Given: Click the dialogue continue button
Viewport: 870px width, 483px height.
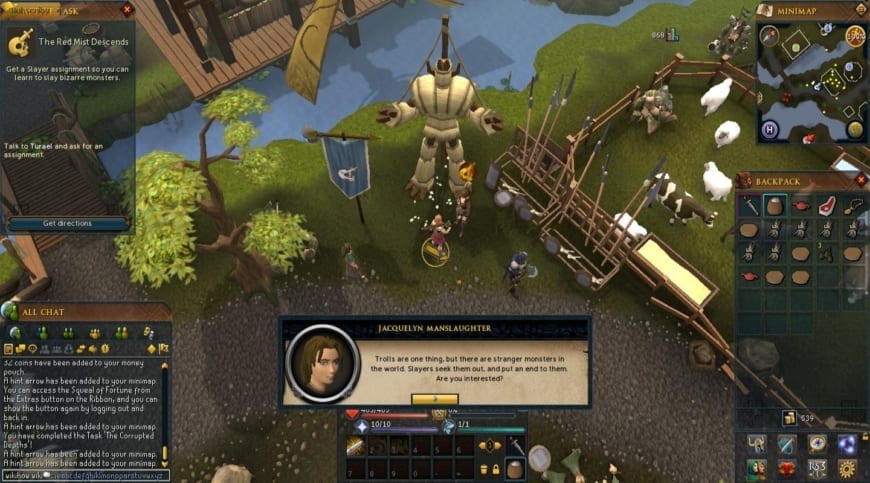Looking at the screenshot, I should tap(434, 398).
